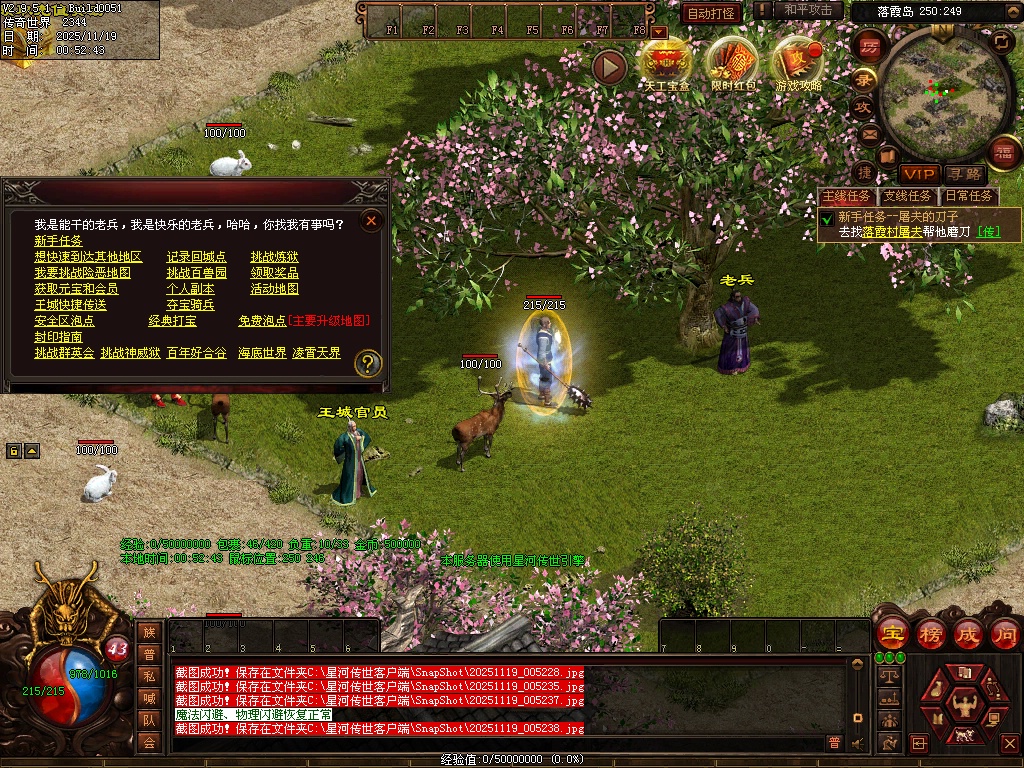Toggle the 自动打怪 auto-fight button
Image resolution: width=1024 pixels, height=768 pixels.
tap(712, 13)
